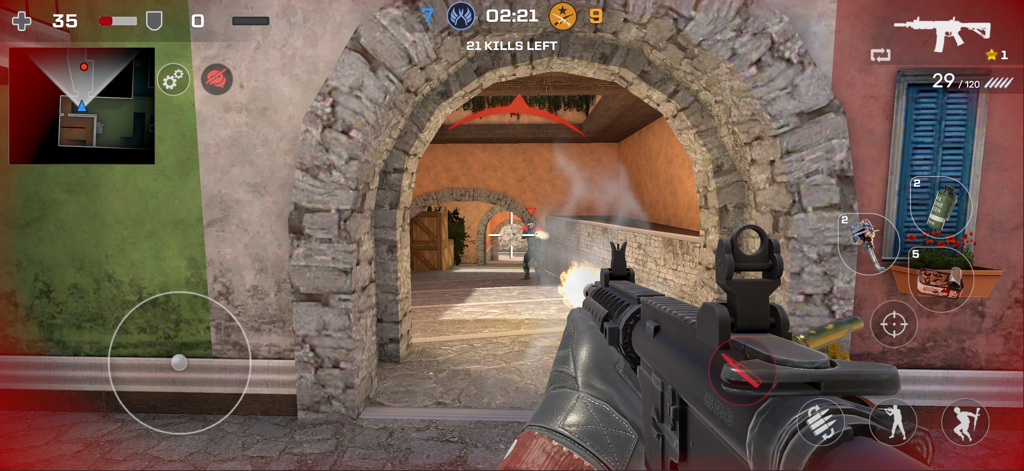Screen dimensions: 1024x471
Task: Tap the weapon swap arrows icon
Action: click(x=880, y=55)
